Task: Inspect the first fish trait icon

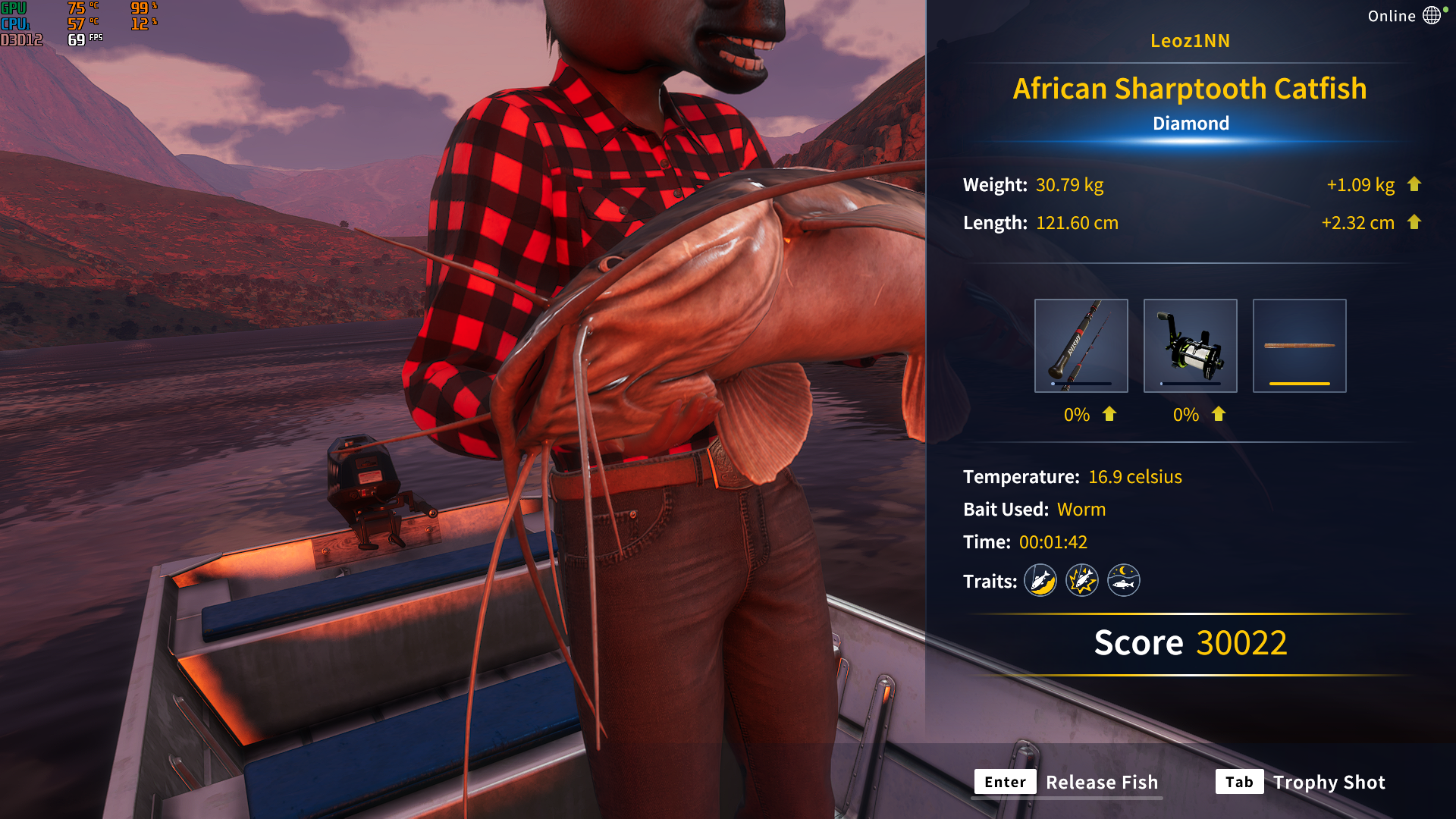Action: [x=1040, y=581]
